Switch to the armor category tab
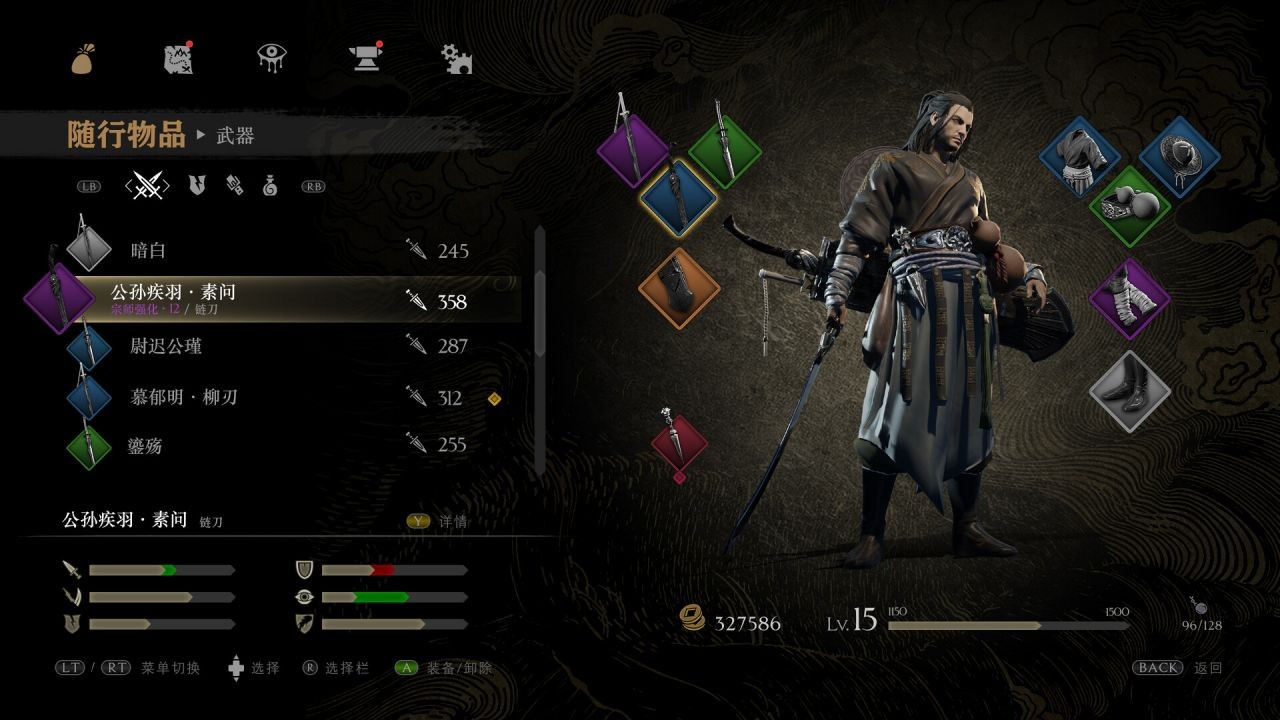Viewport: 1280px width, 720px height. coord(197,186)
